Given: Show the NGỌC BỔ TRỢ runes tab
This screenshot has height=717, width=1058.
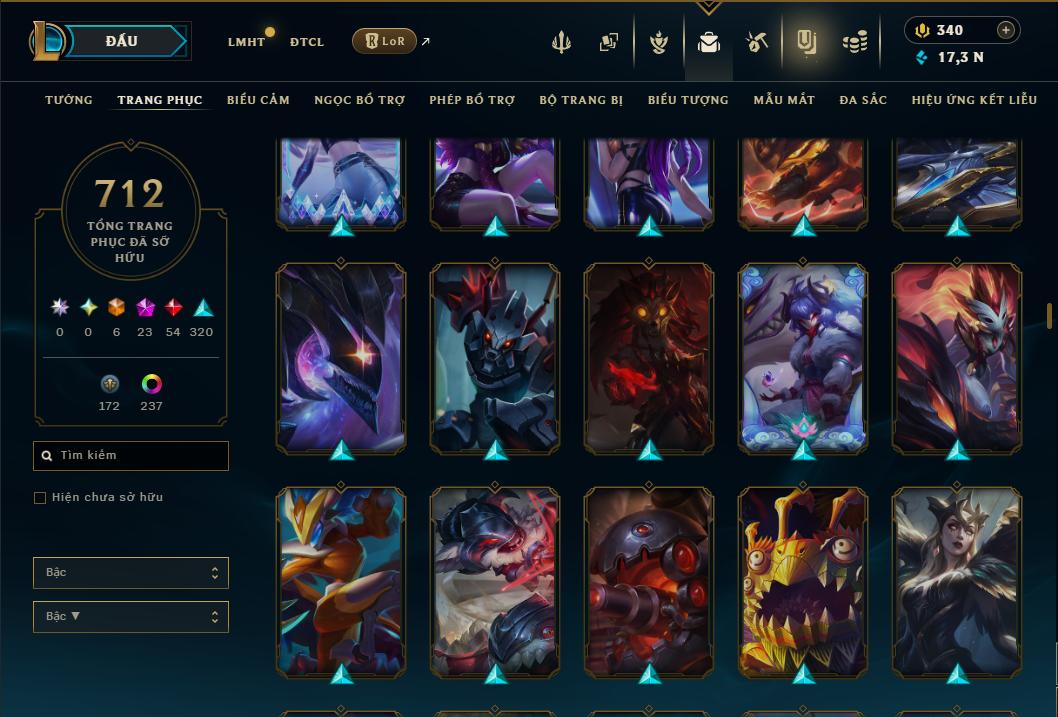Looking at the screenshot, I should [x=359, y=100].
